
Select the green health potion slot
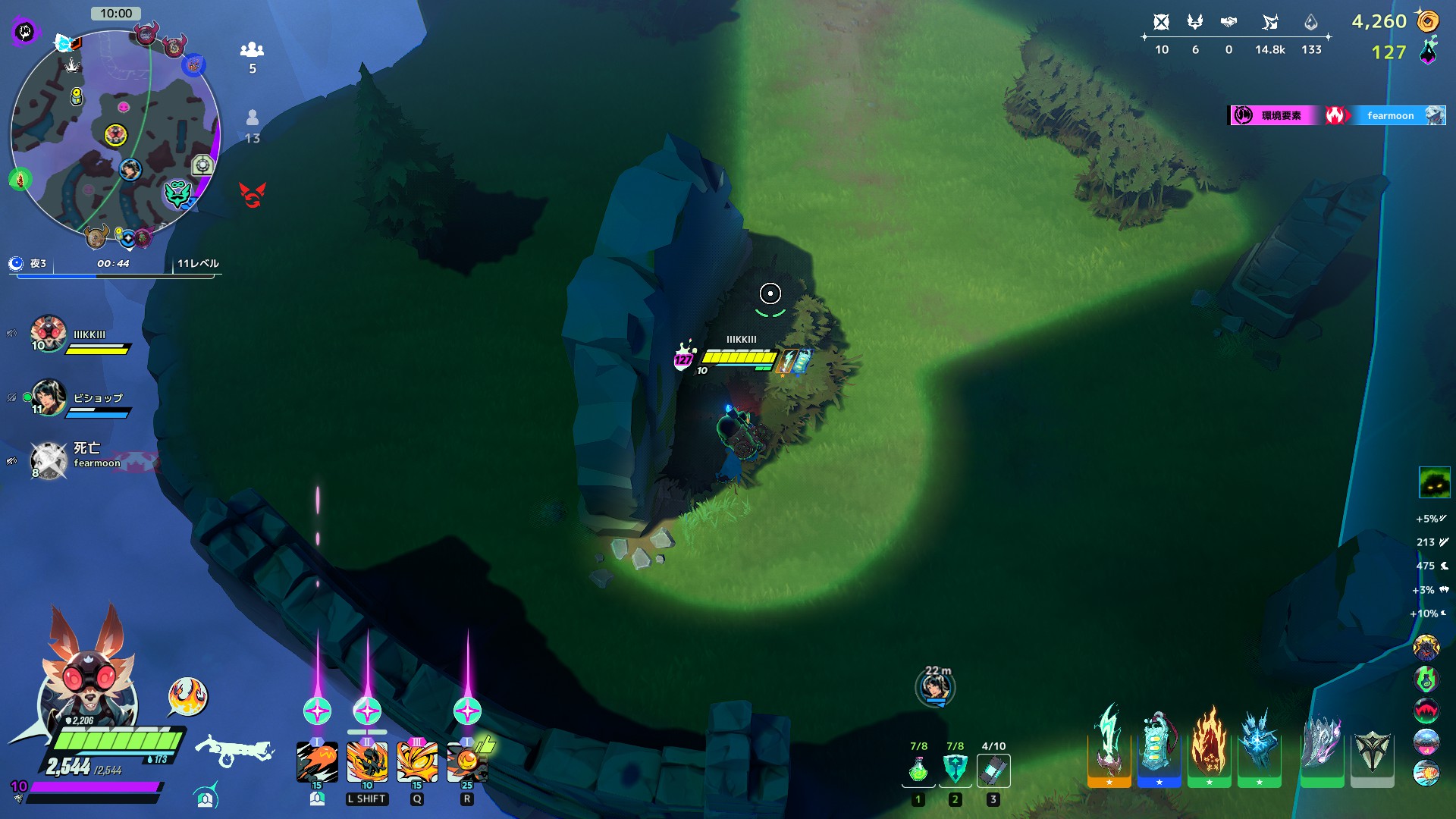tap(918, 770)
